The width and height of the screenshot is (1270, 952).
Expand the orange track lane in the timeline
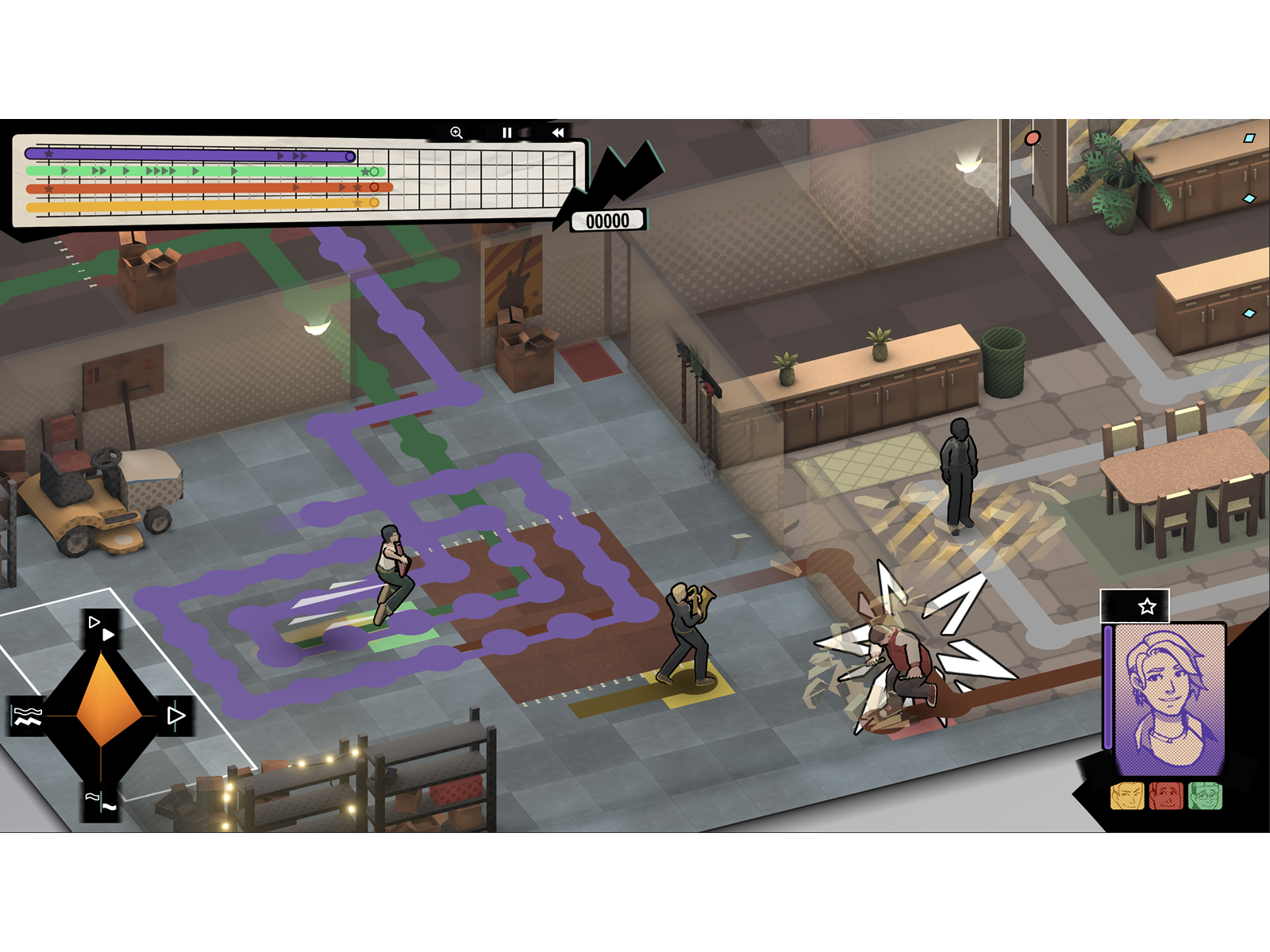pyautogui.click(x=198, y=188)
